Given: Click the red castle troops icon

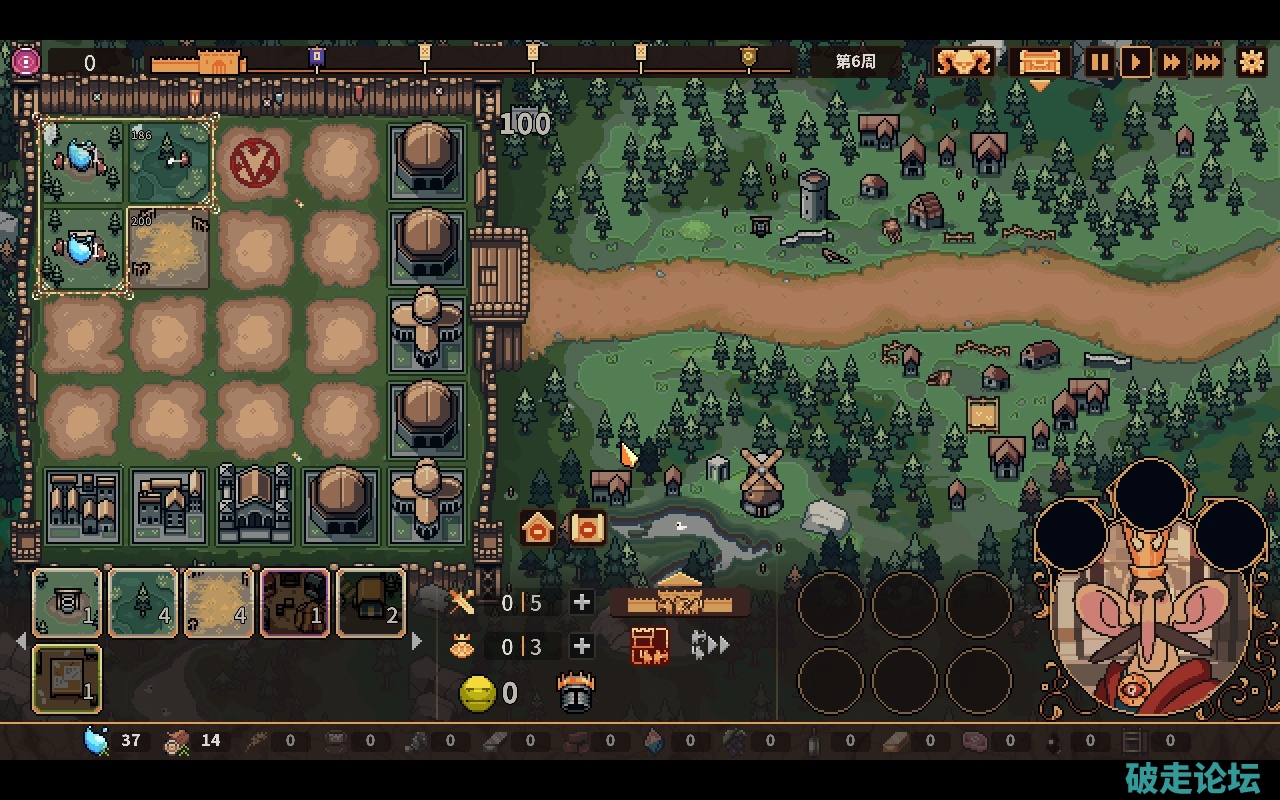Looking at the screenshot, I should 649,646.
